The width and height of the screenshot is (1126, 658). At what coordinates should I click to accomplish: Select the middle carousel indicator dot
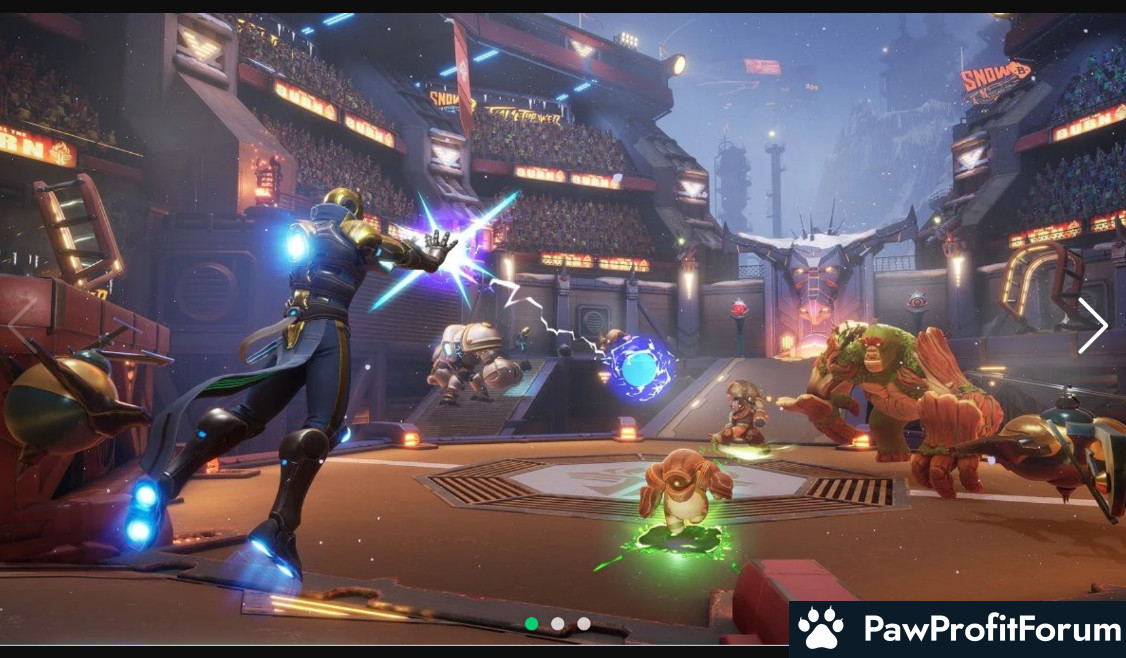pyautogui.click(x=558, y=624)
